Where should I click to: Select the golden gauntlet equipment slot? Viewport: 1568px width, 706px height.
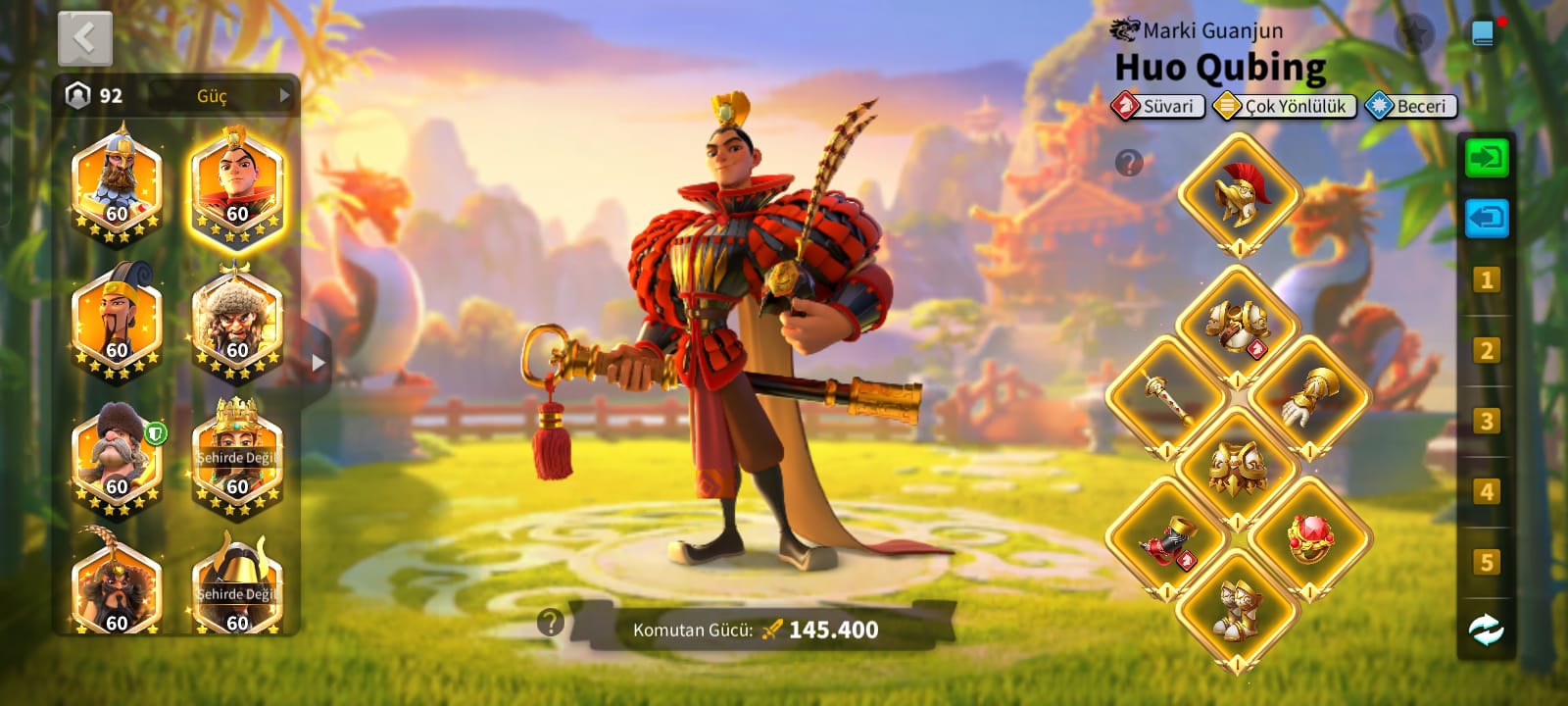click(1309, 397)
